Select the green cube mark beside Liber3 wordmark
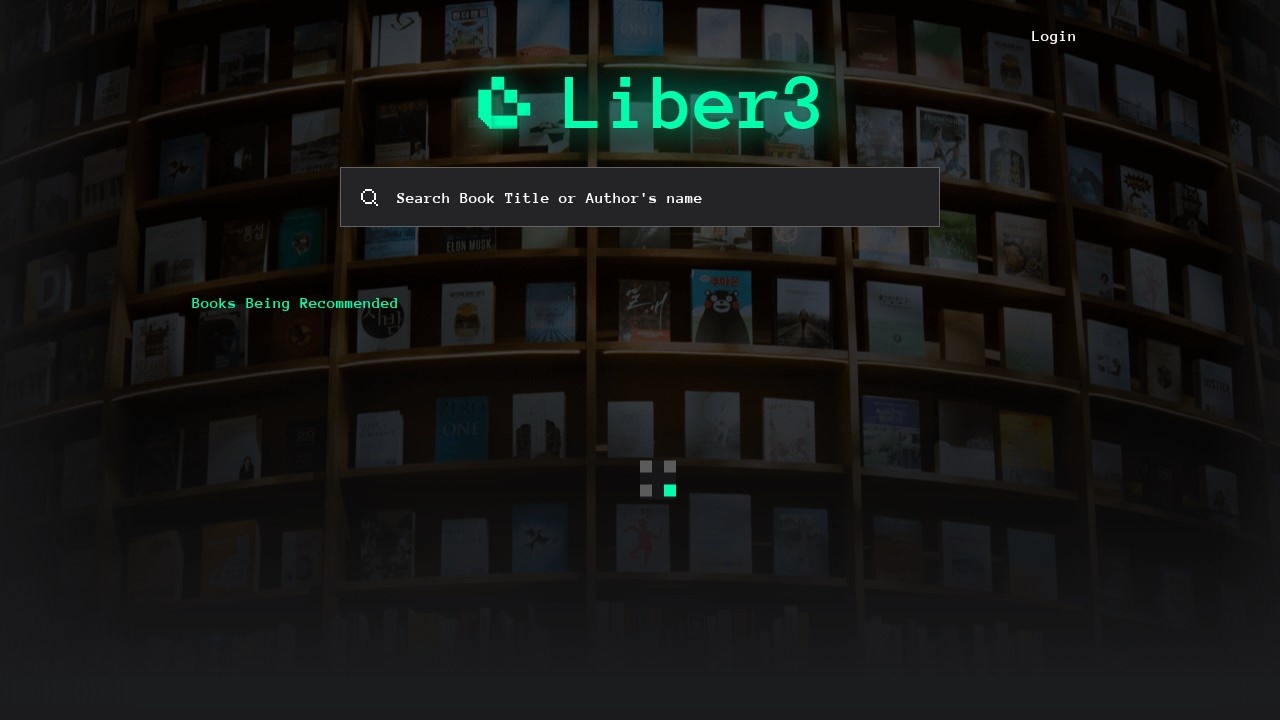 pos(505,103)
